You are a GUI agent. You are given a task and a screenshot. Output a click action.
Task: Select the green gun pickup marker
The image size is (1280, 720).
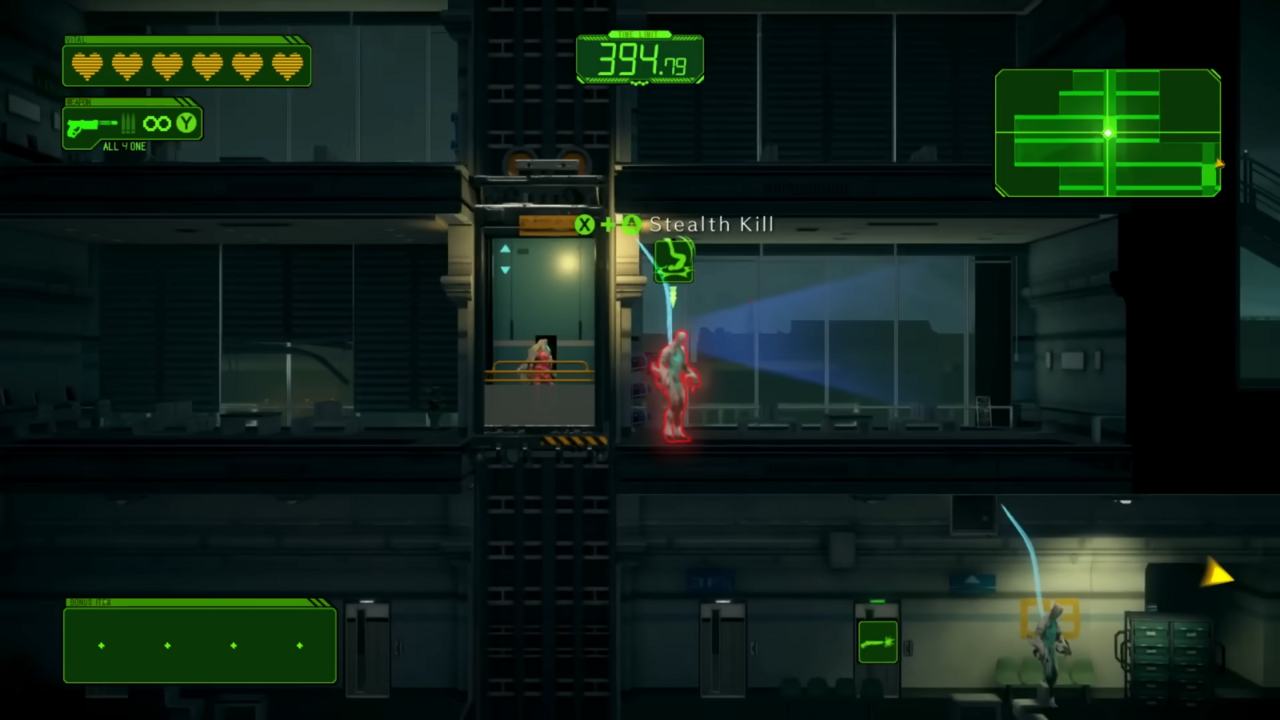click(877, 642)
